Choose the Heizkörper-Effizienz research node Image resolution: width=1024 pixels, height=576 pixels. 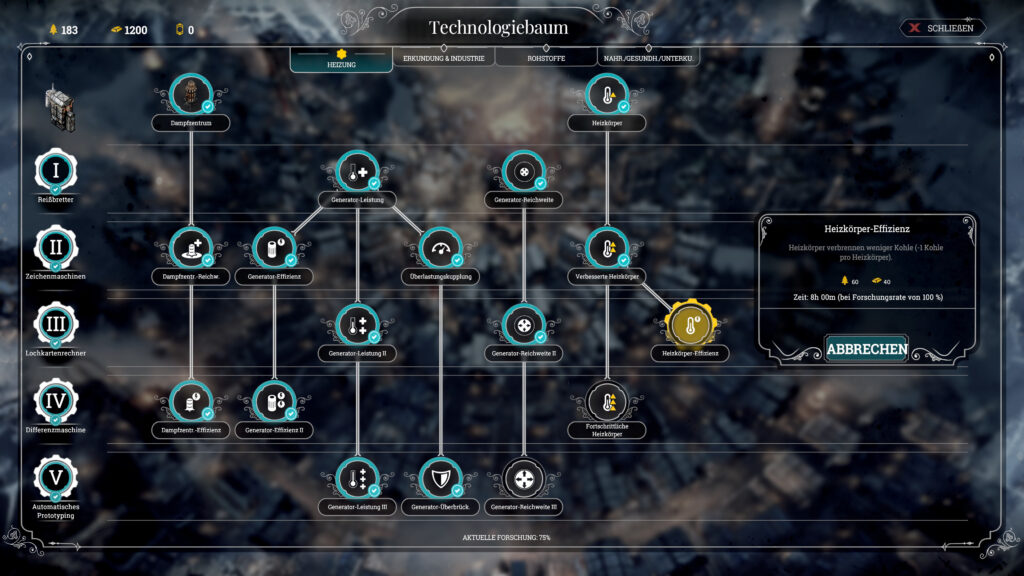click(689, 325)
